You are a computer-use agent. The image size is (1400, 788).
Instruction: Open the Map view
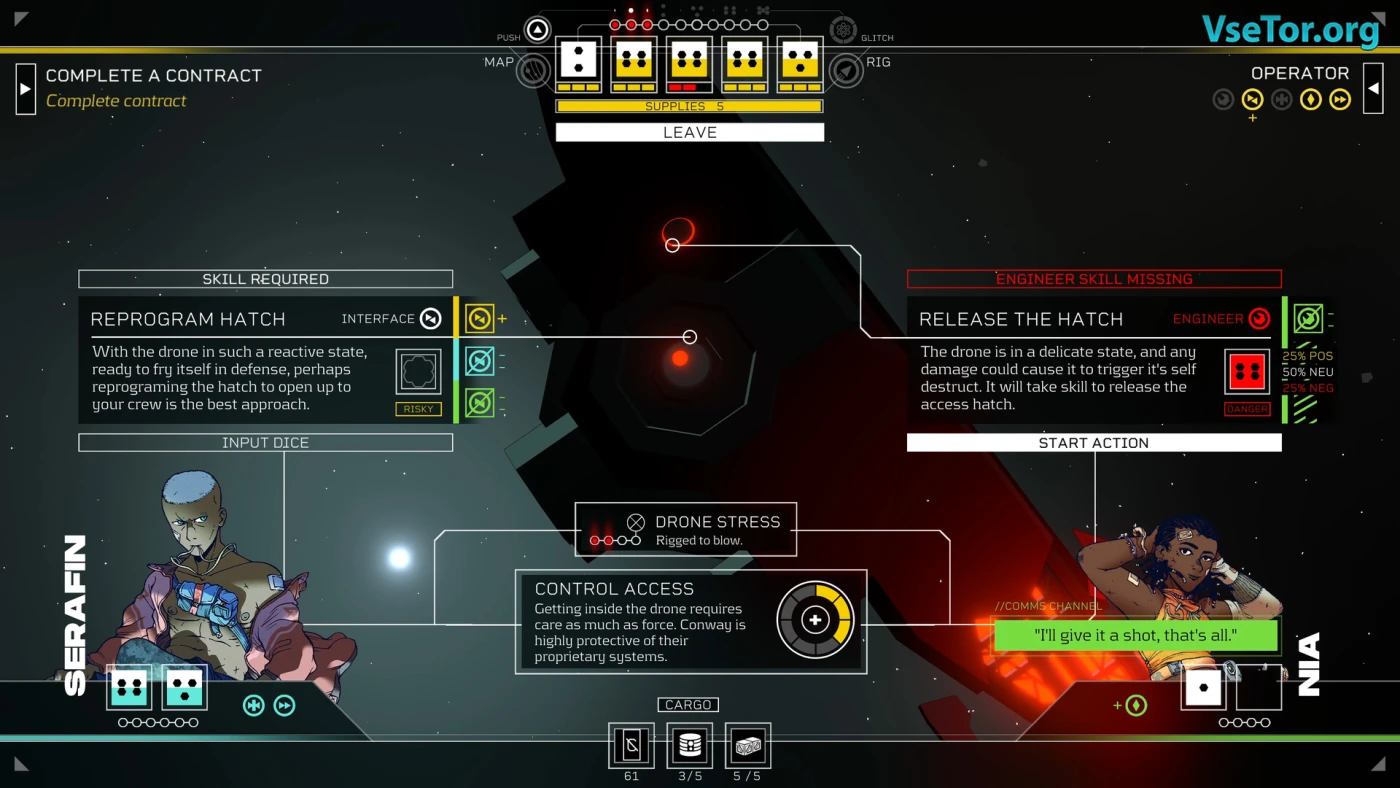click(x=533, y=69)
